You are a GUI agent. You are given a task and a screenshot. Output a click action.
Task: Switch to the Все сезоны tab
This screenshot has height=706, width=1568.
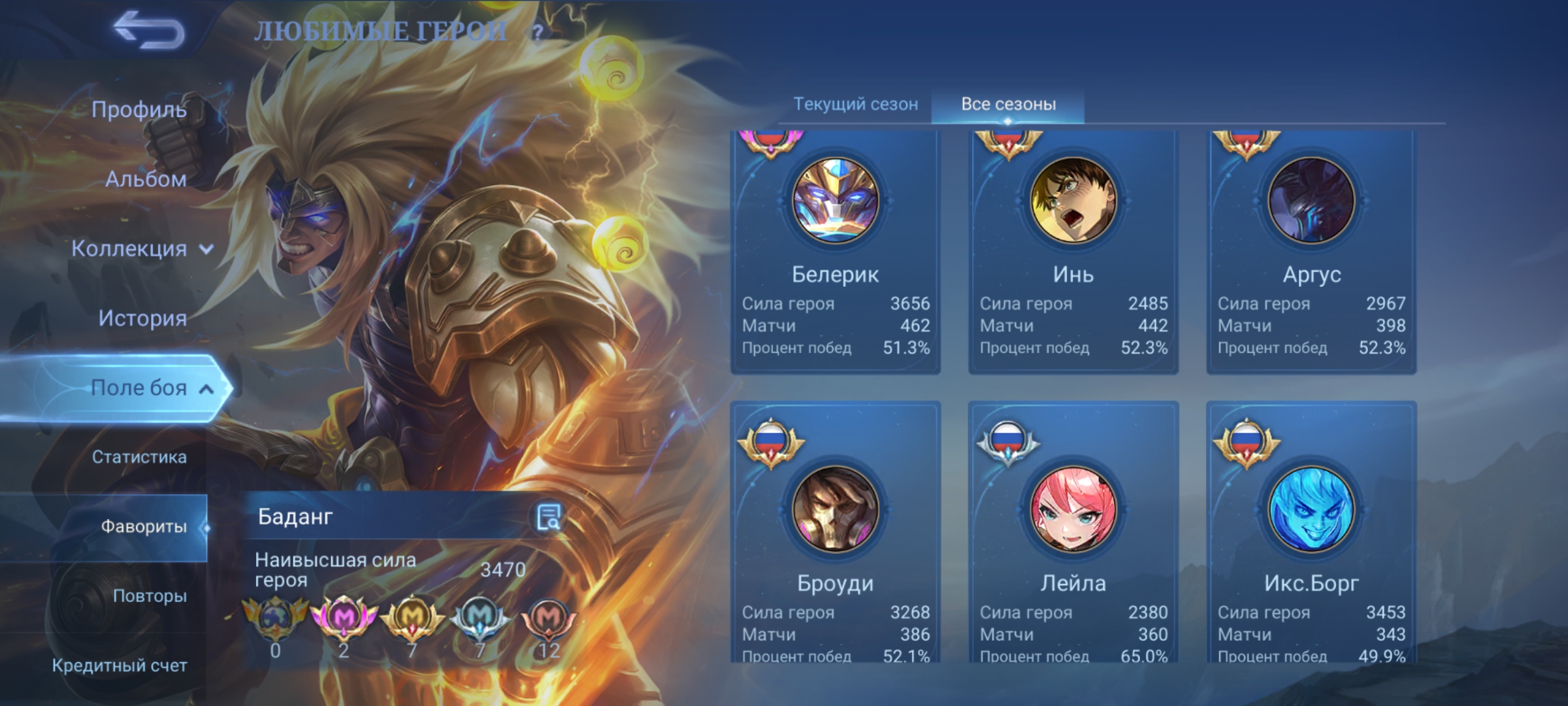click(x=1008, y=105)
